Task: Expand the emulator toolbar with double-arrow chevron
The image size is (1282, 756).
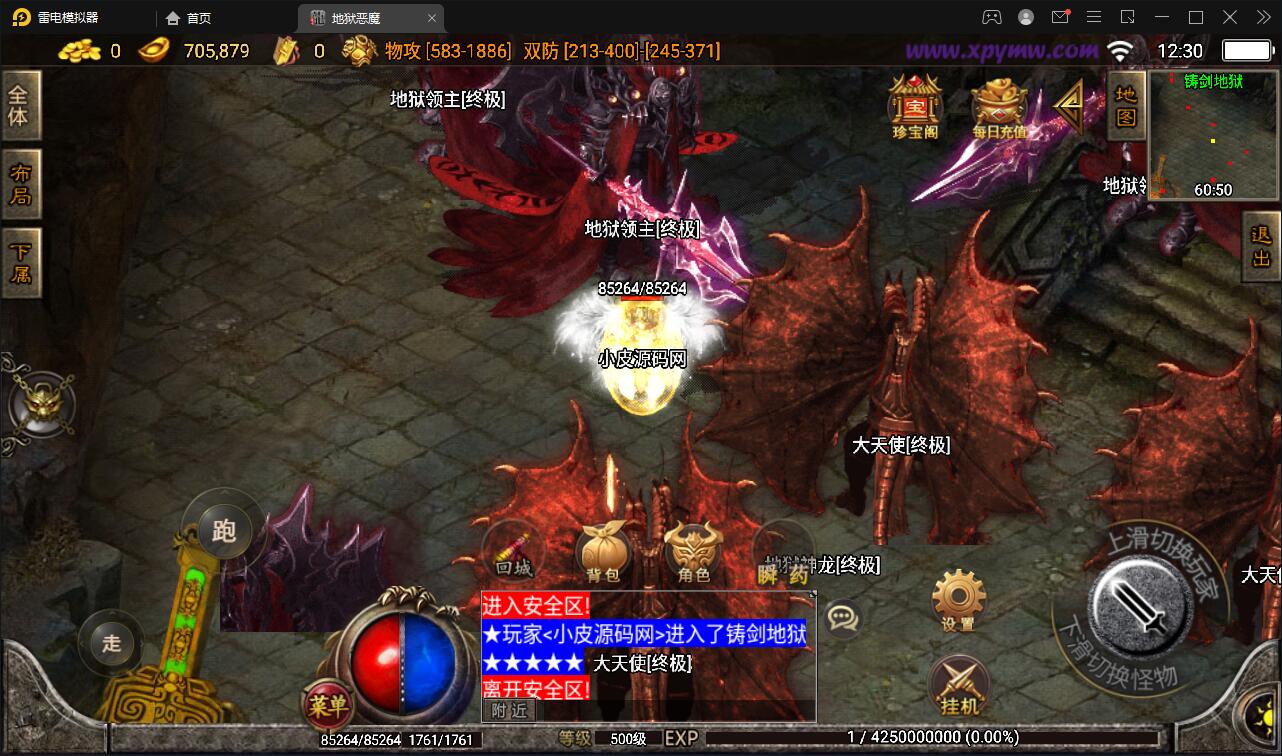Action: coord(1262,17)
